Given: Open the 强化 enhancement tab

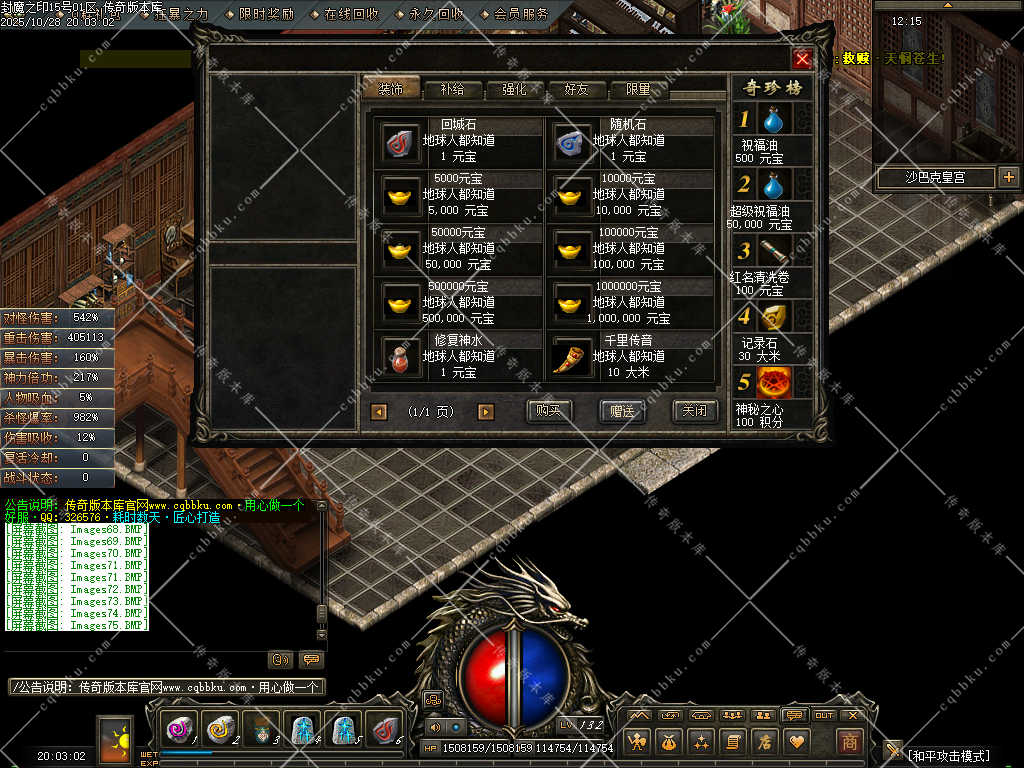Looking at the screenshot, I should pyautogui.click(x=513, y=89).
